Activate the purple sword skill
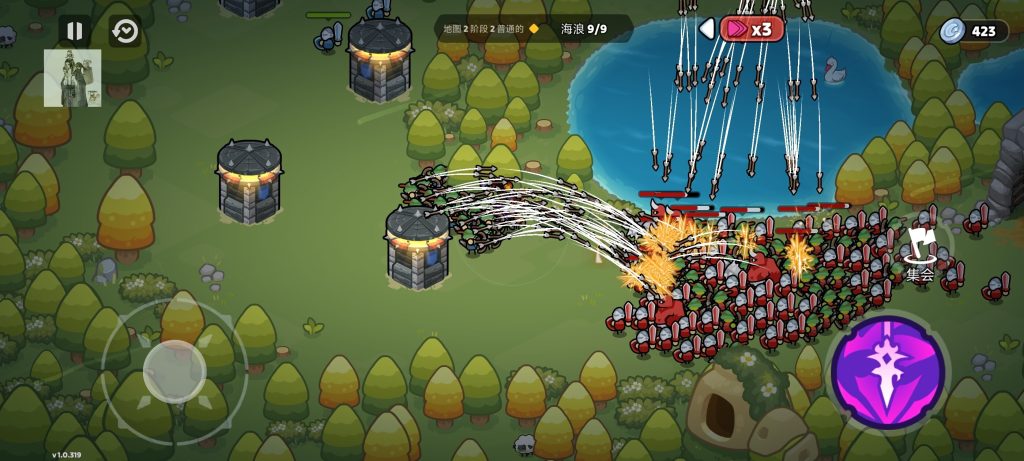This screenshot has width=1024, height=461. [x=888, y=373]
